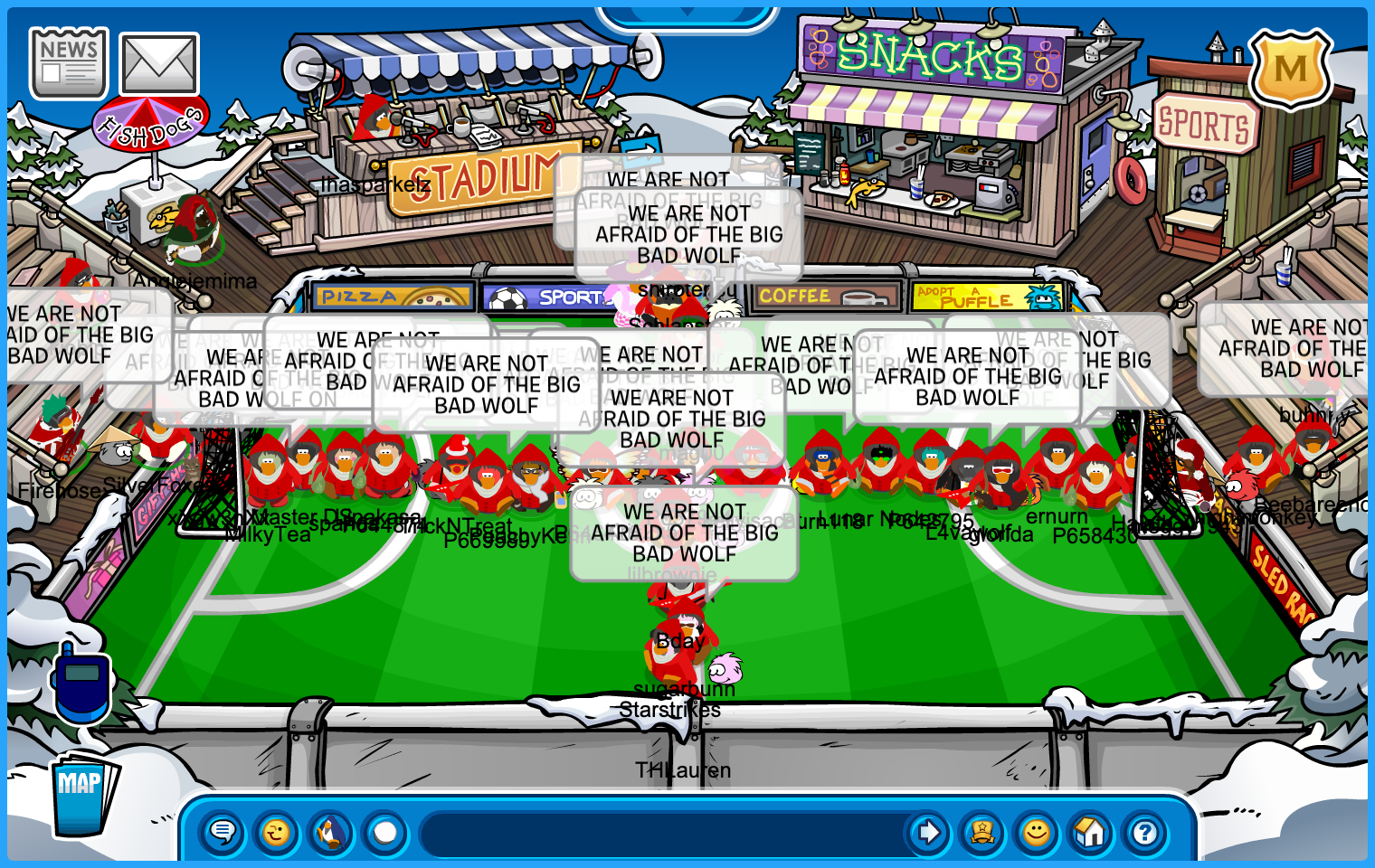Open the speech bubble safe chat menu
Viewport: 1375px width, 868px height.
click(223, 832)
